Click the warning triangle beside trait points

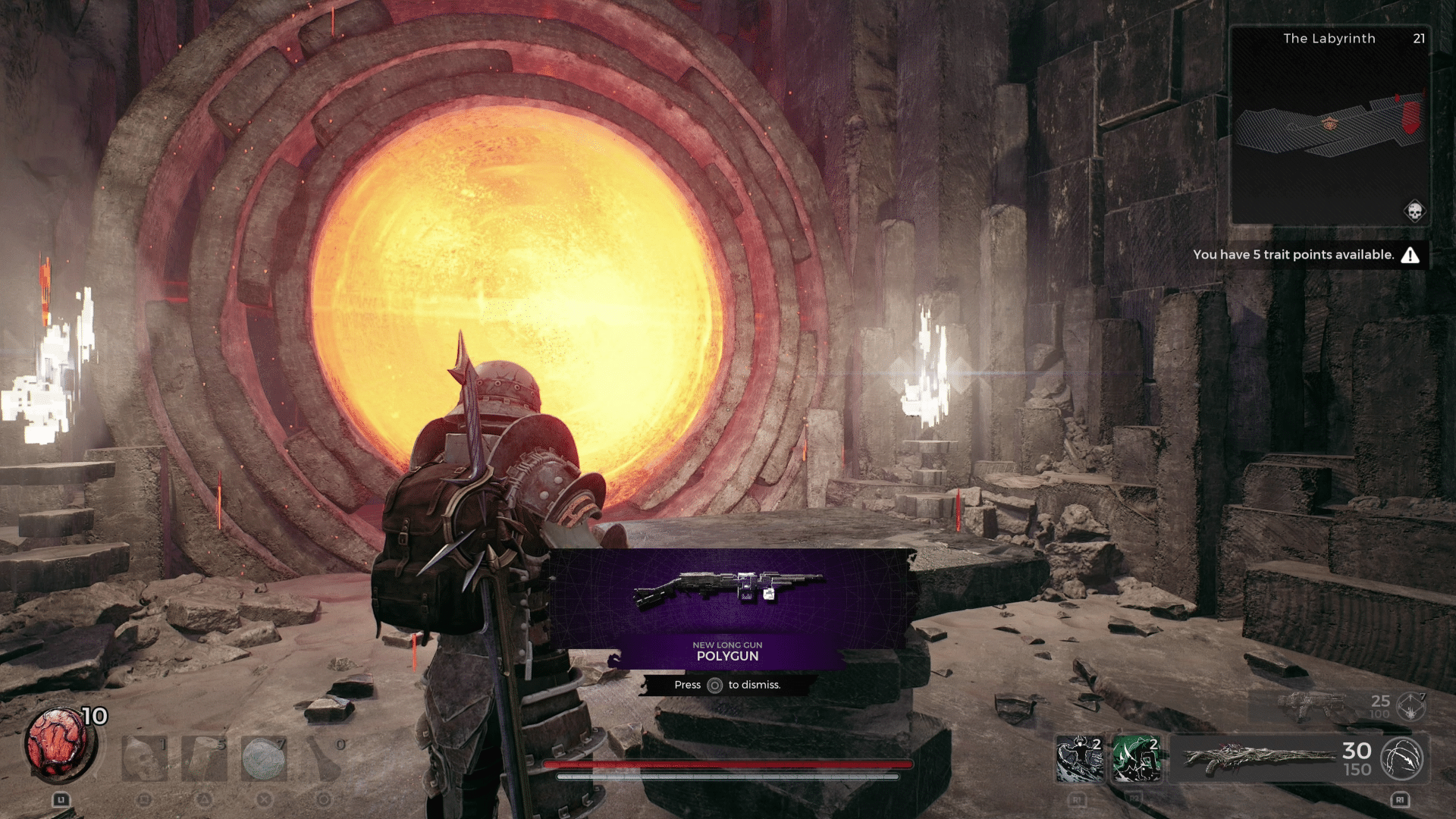[1410, 255]
